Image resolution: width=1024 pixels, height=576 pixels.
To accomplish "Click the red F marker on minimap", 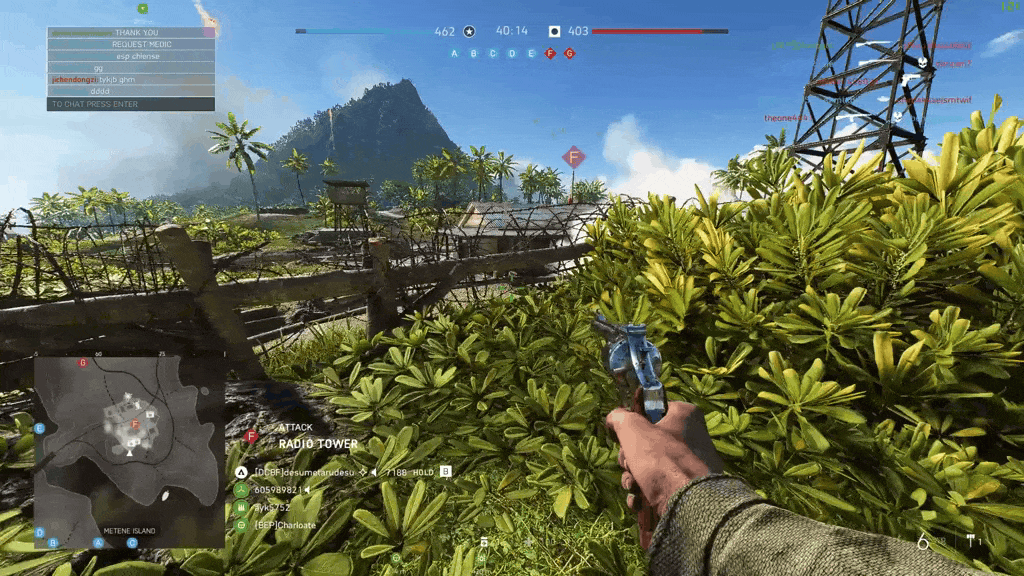I will (x=135, y=424).
